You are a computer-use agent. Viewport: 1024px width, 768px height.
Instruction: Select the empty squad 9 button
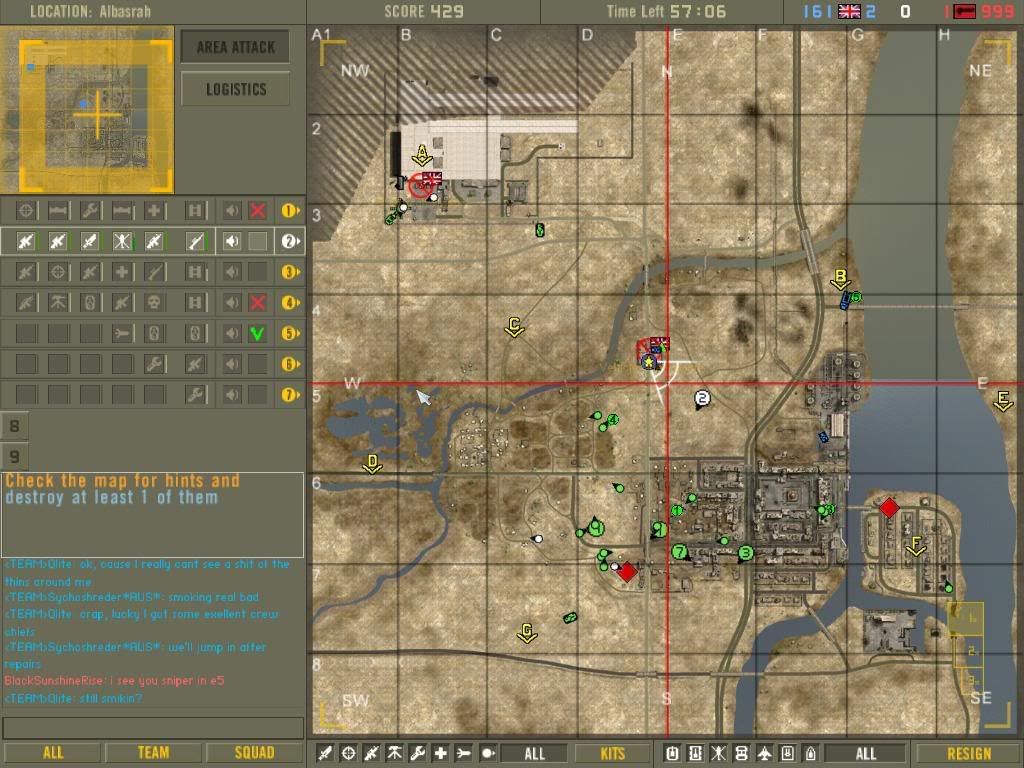pyautogui.click(x=15, y=456)
